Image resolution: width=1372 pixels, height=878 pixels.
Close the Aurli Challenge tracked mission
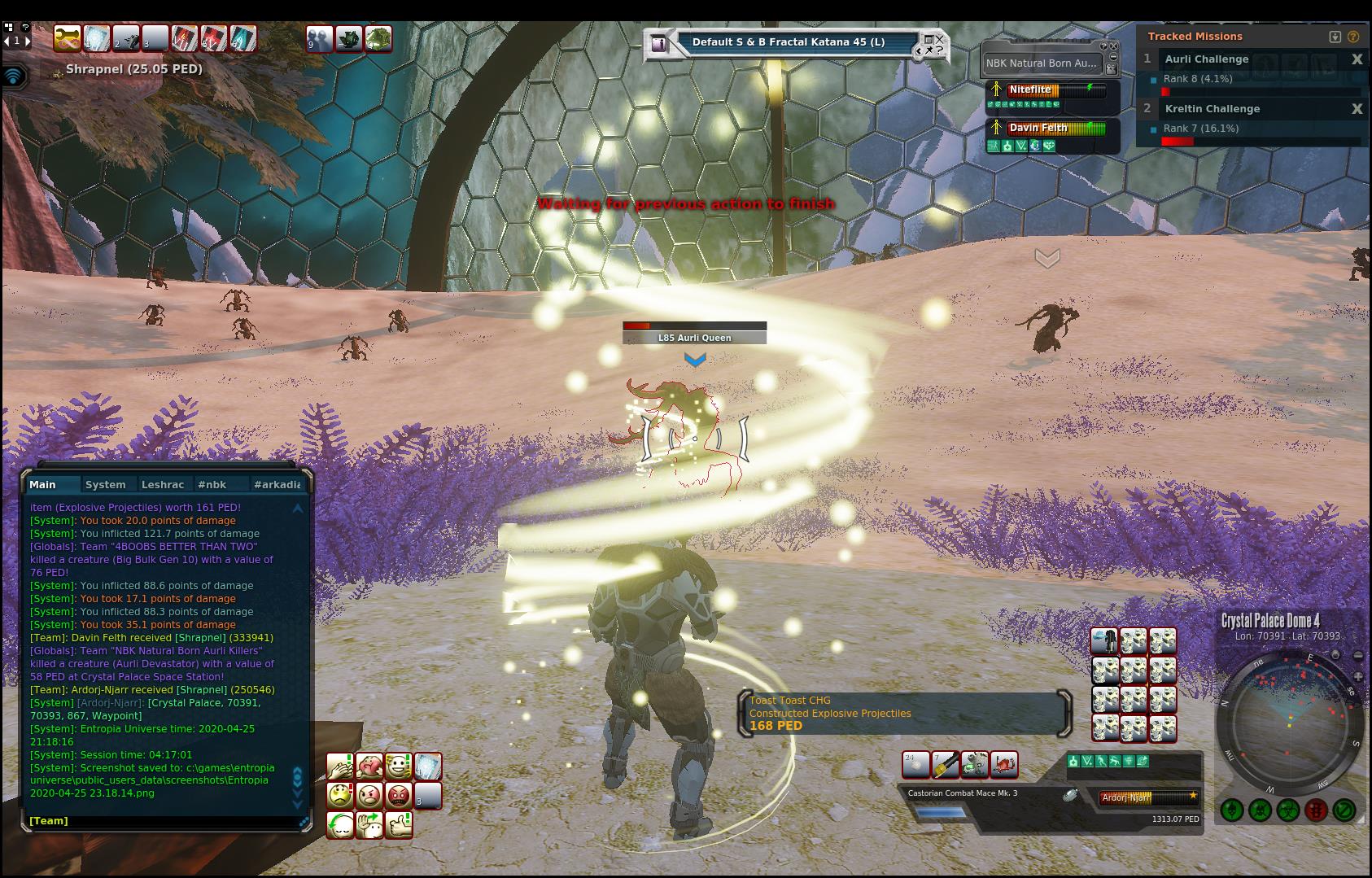pyautogui.click(x=1357, y=59)
